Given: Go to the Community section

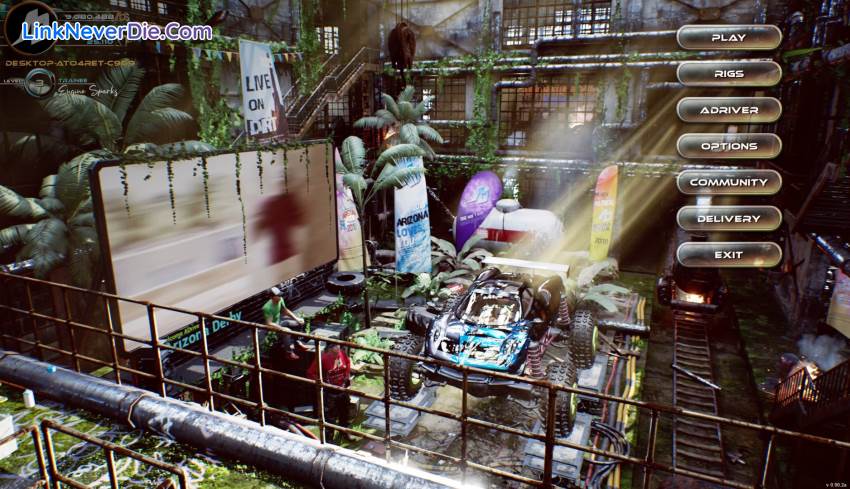Looking at the screenshot, I should pos(728,182).
